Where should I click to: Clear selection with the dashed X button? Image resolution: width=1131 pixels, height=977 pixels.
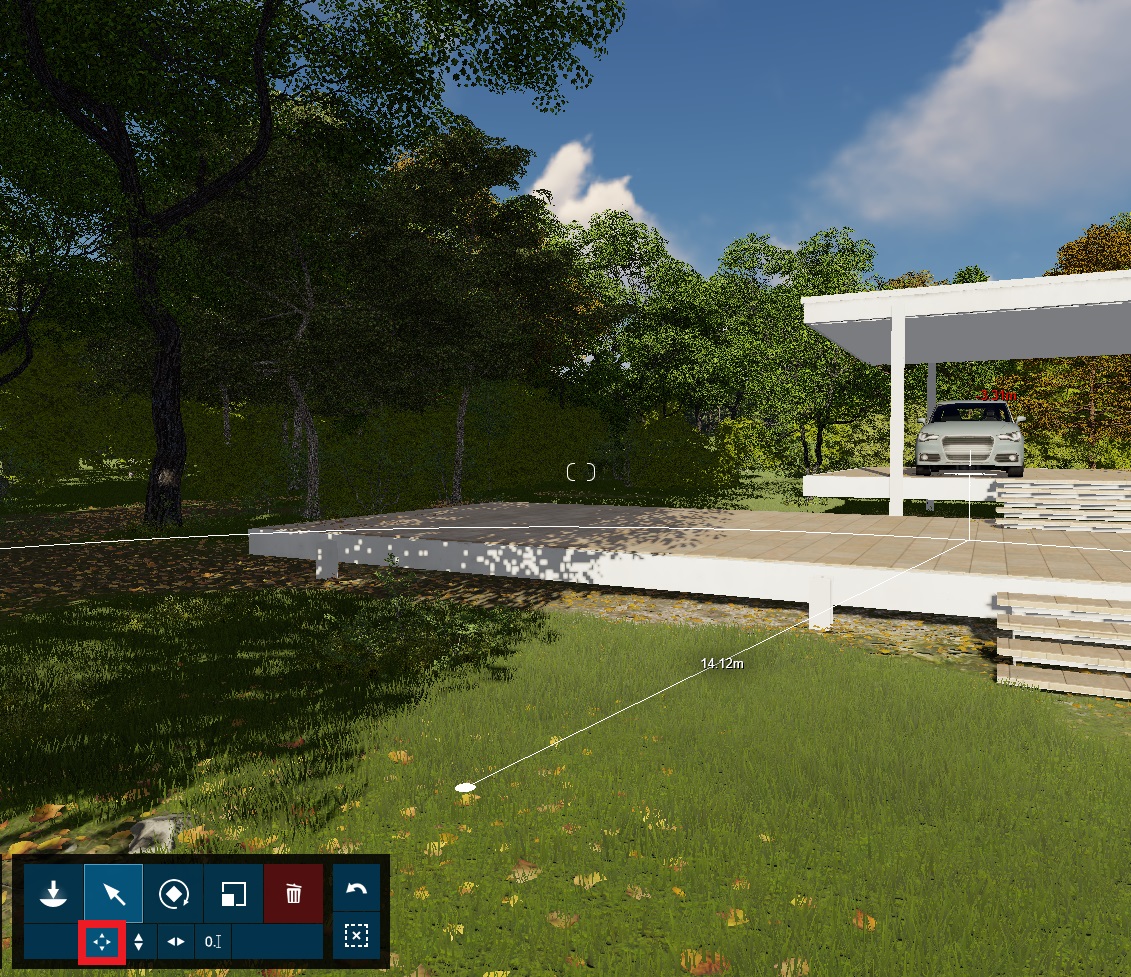356,936
